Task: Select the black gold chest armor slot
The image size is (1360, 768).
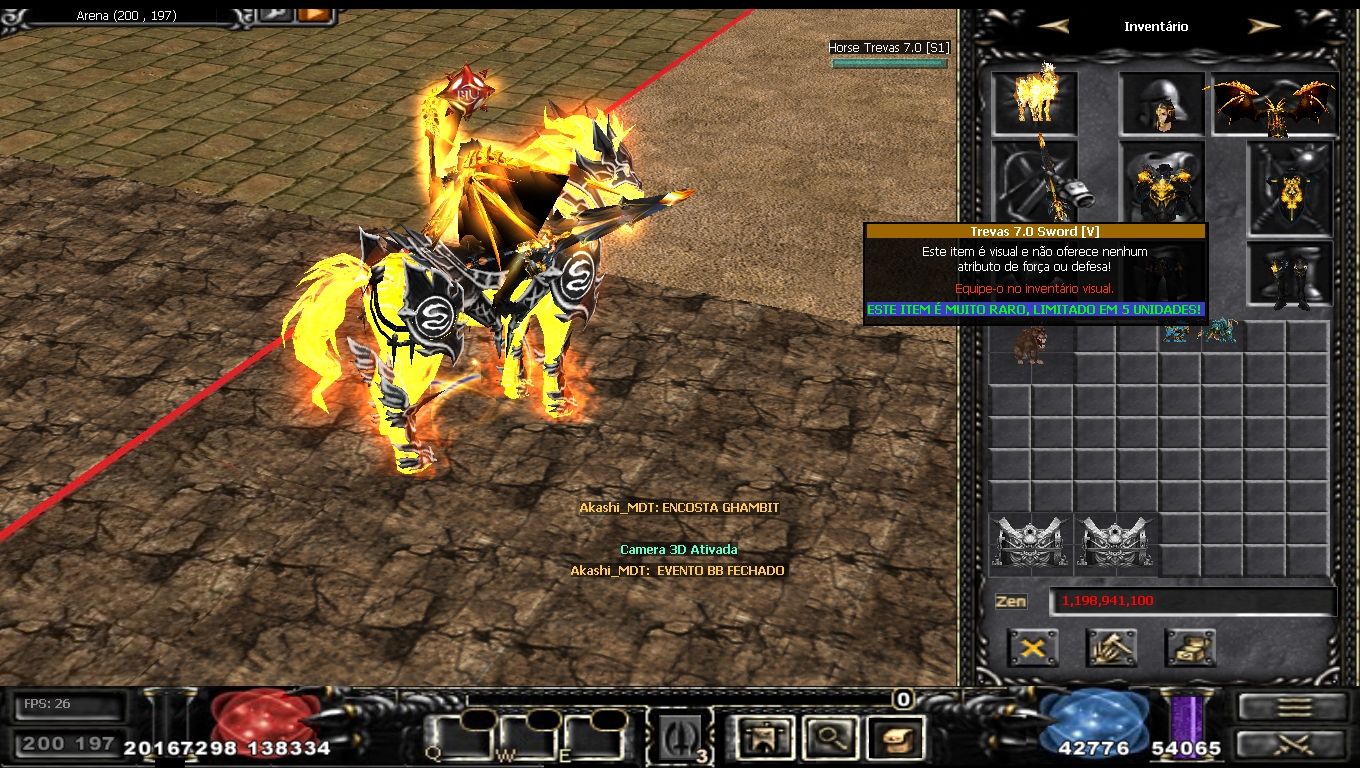Action: coord(1162,182)
